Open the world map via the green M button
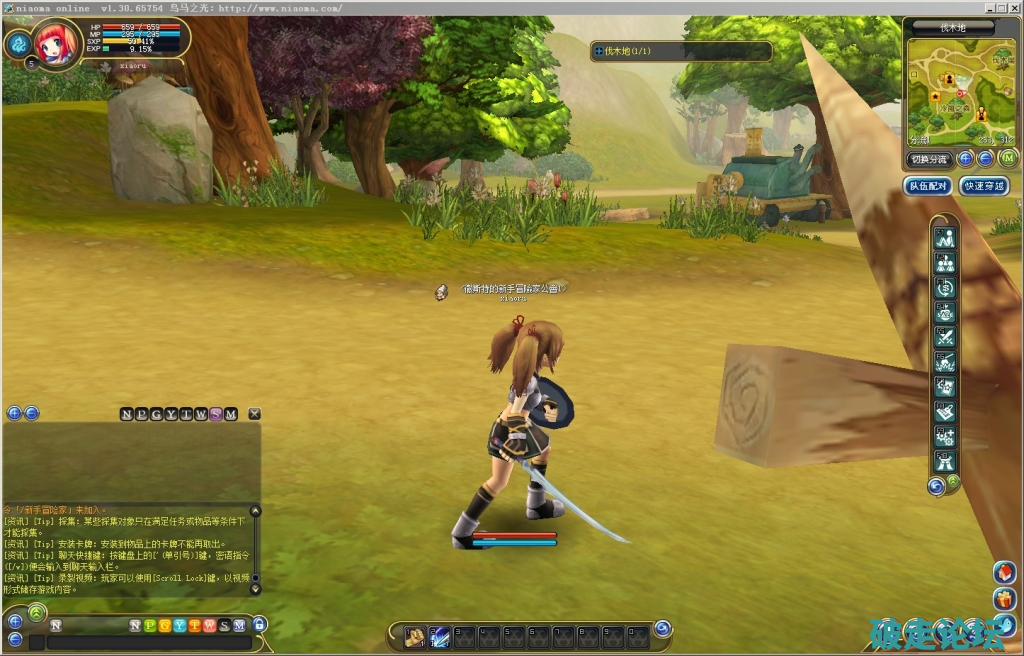 (x=1007, y=159)
